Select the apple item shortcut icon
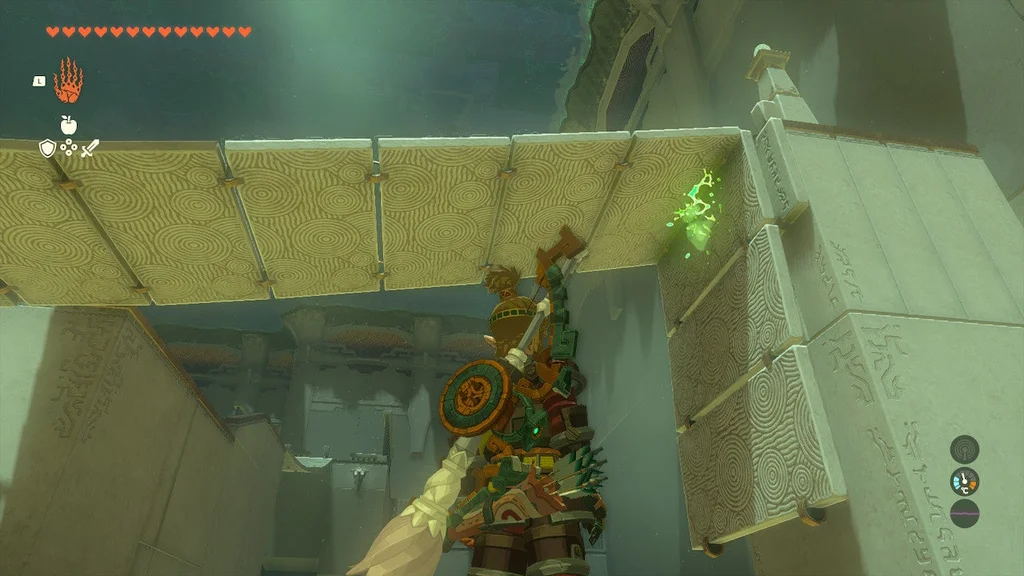This screenshot has height=576, width=1024. tap(68, 125)
